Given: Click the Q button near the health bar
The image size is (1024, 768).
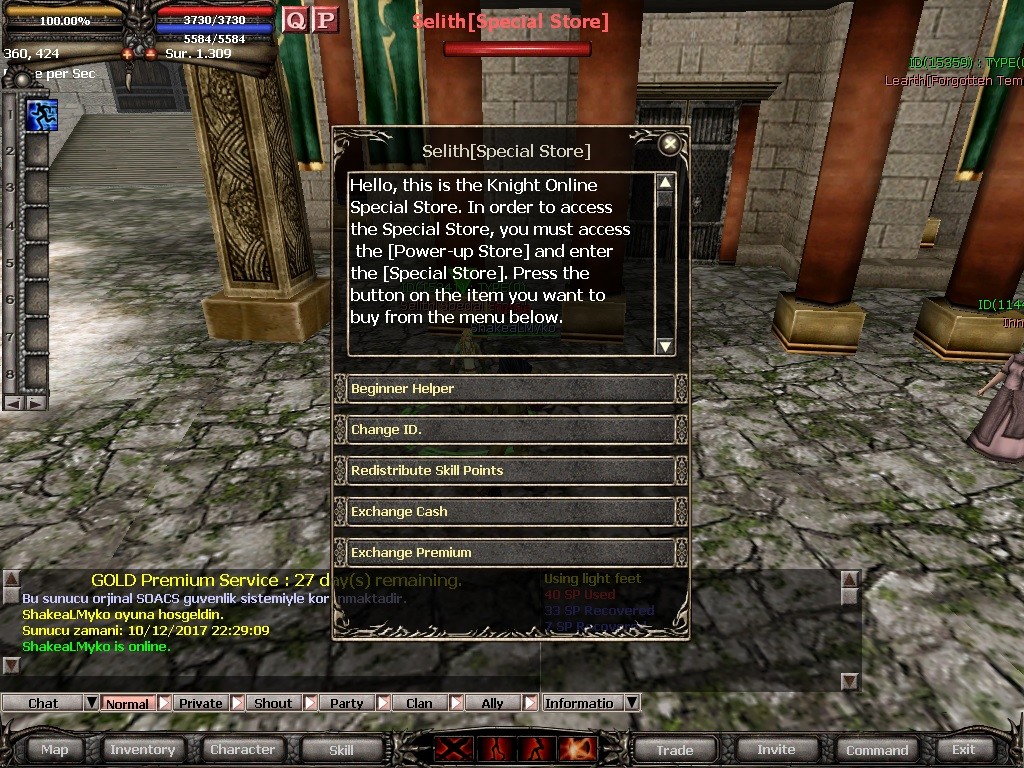Looking at the screenshot, I should point(295,19).
